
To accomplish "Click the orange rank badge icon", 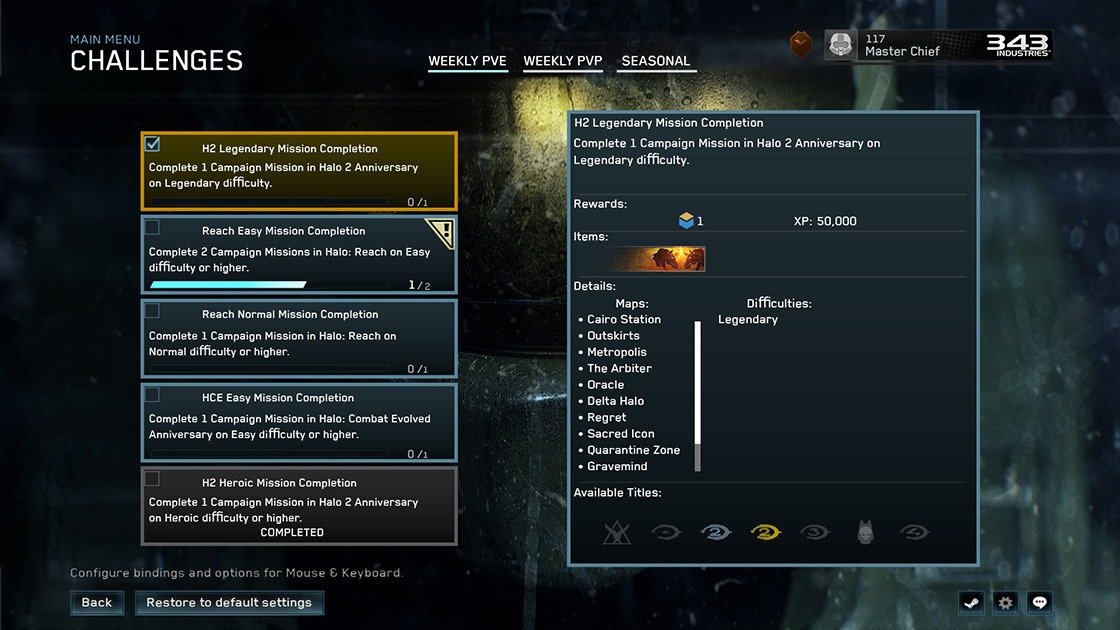I will (x=801, y=45).
